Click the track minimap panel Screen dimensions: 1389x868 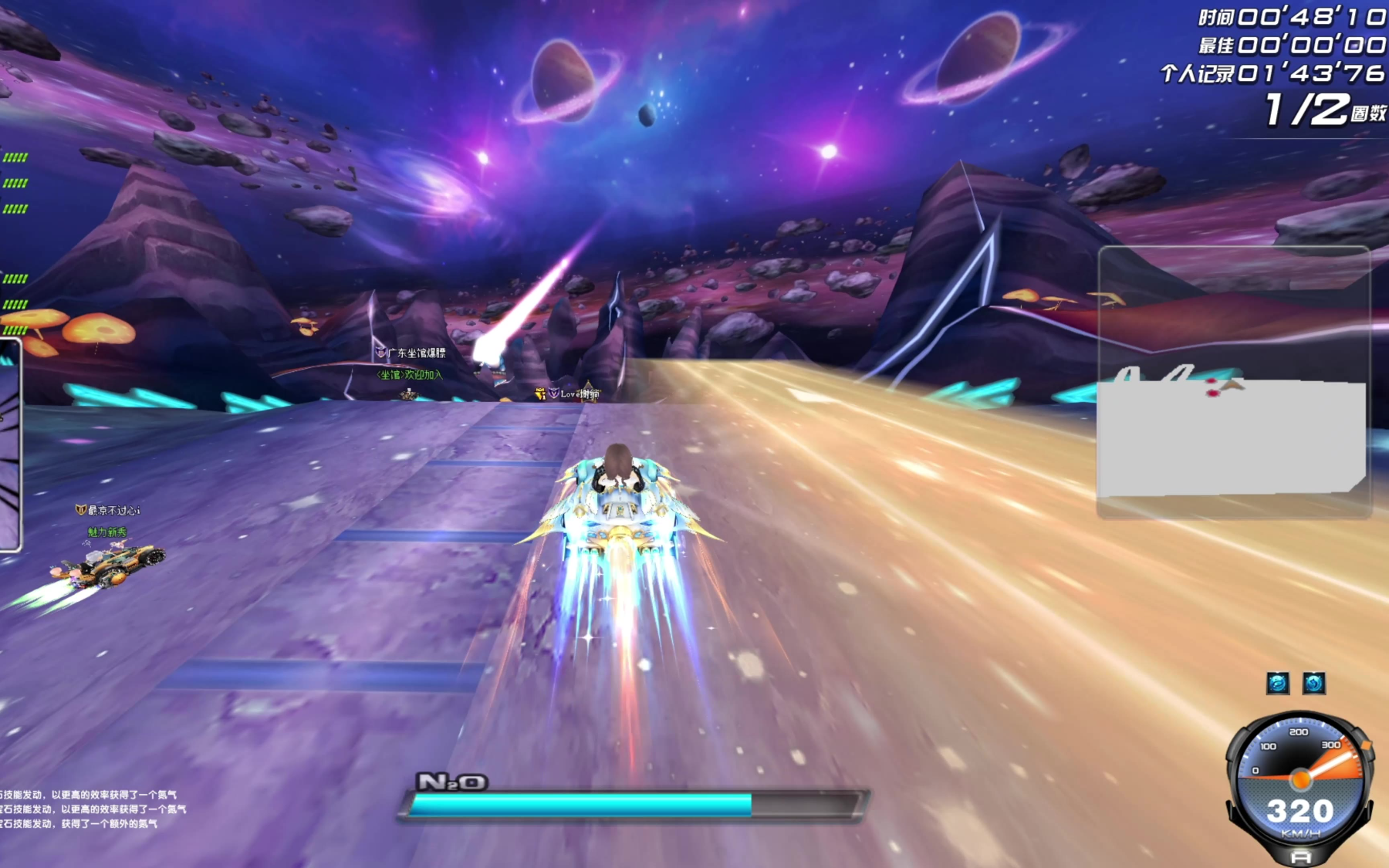(x=1233, y=382)
